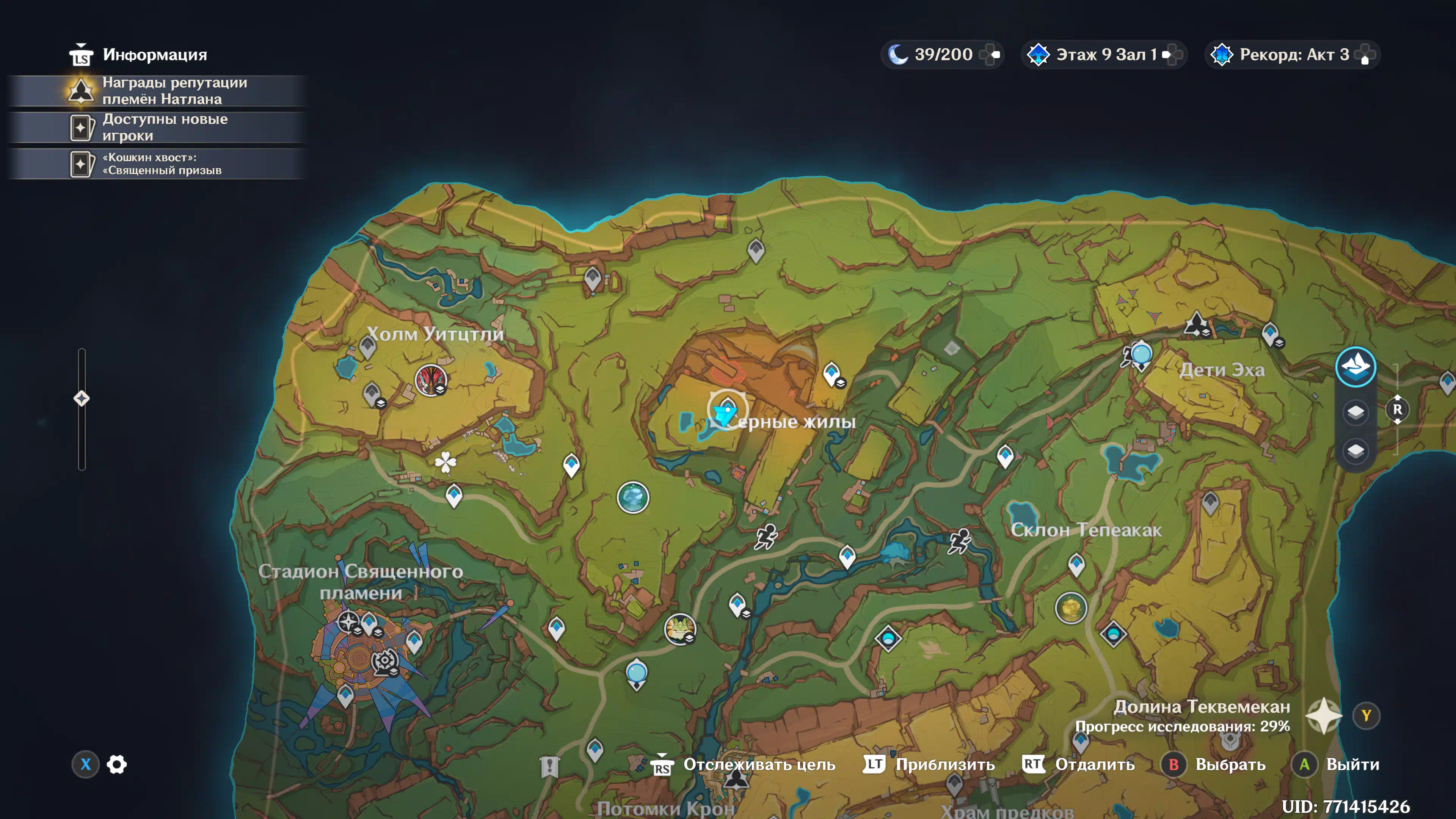
Task: Select the white four-leaf clover map marker
Action: [x=446, y=462]
